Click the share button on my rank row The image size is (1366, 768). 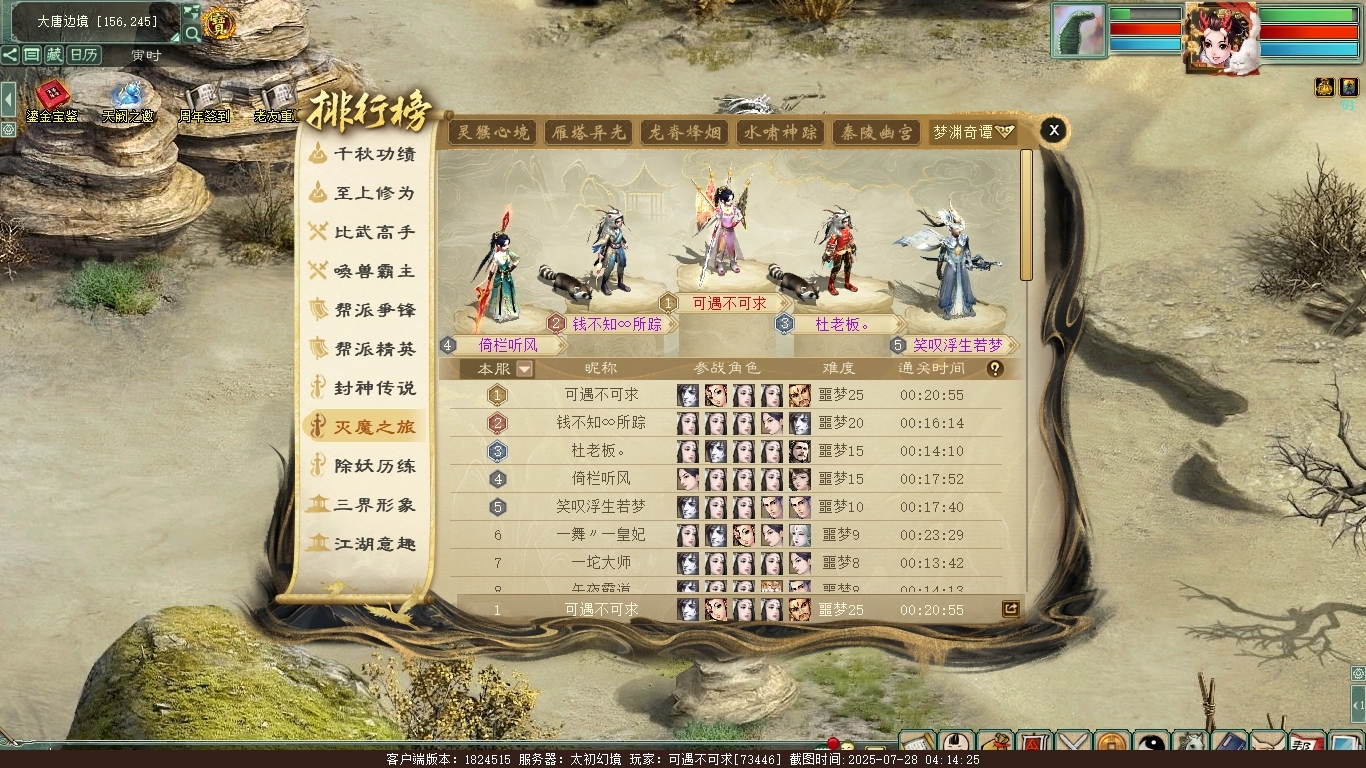click(1010, 608)
